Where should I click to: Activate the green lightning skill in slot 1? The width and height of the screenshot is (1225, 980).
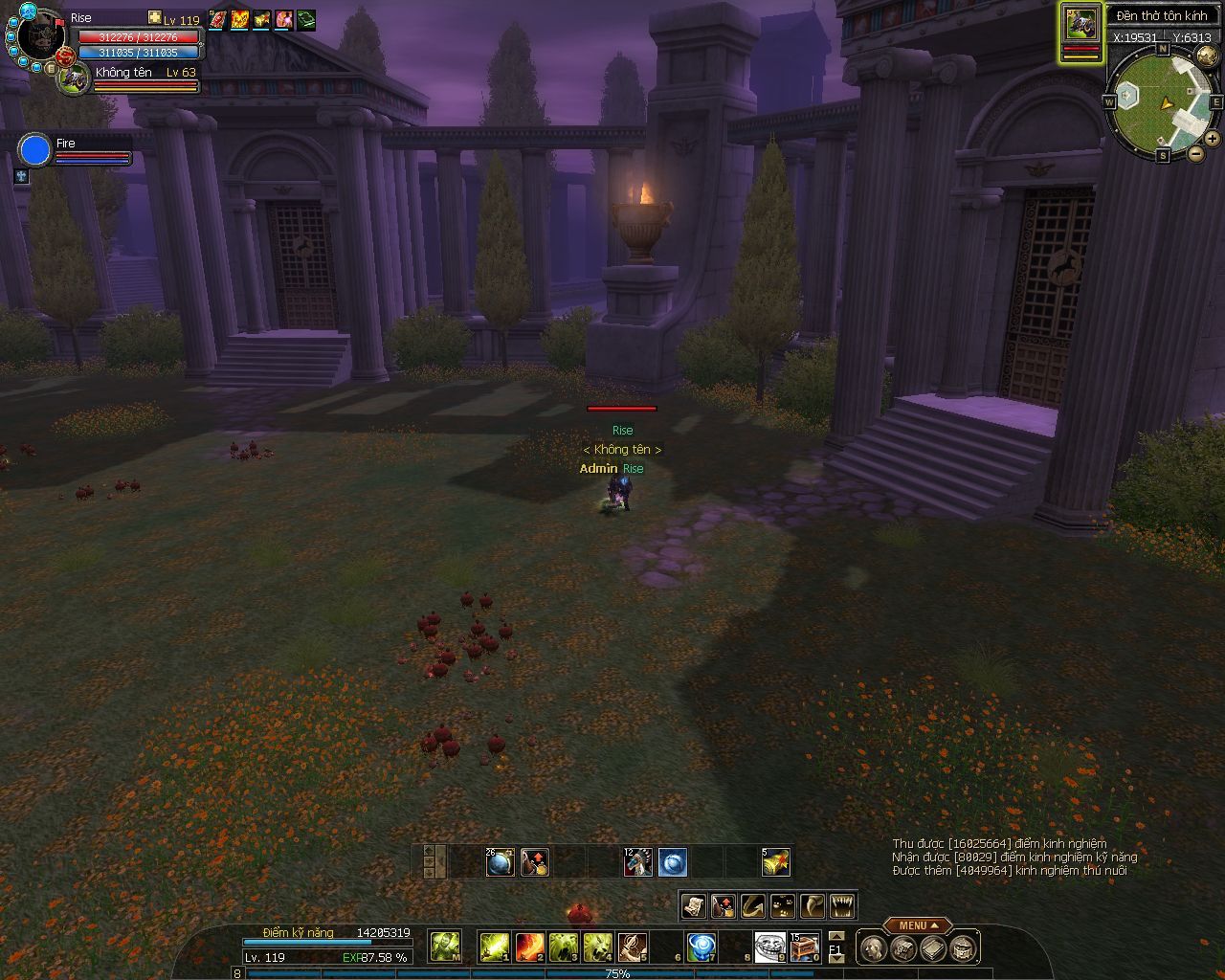pyautogui.click(x=494, y=947)
